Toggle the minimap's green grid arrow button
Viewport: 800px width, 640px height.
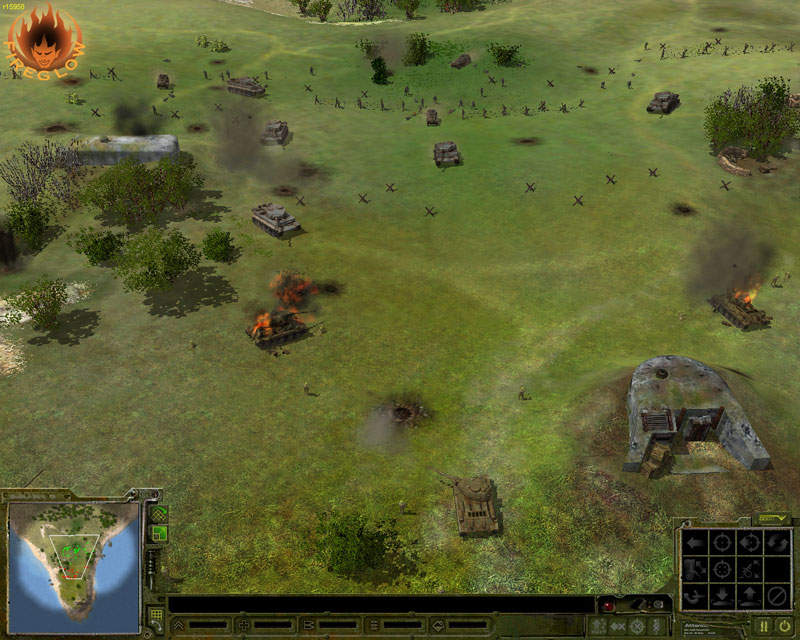(160, 514)
